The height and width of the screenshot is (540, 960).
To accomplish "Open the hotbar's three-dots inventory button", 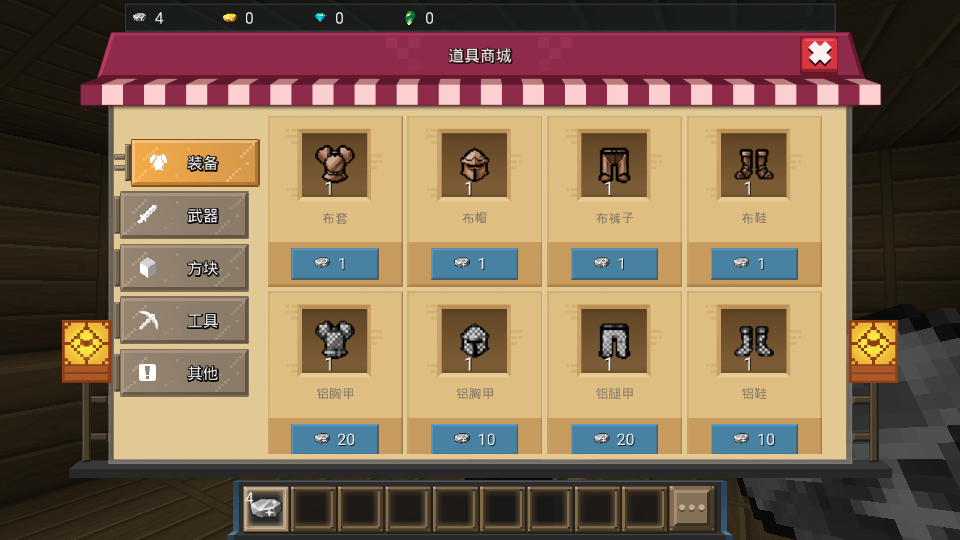I will pyautogui.click(x=692, y=509).
